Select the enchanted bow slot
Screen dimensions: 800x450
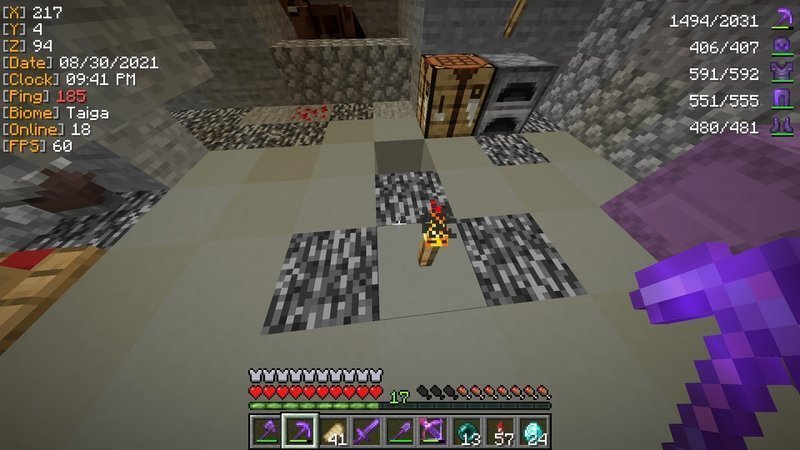pyautogui.click(x=433, y=430)
